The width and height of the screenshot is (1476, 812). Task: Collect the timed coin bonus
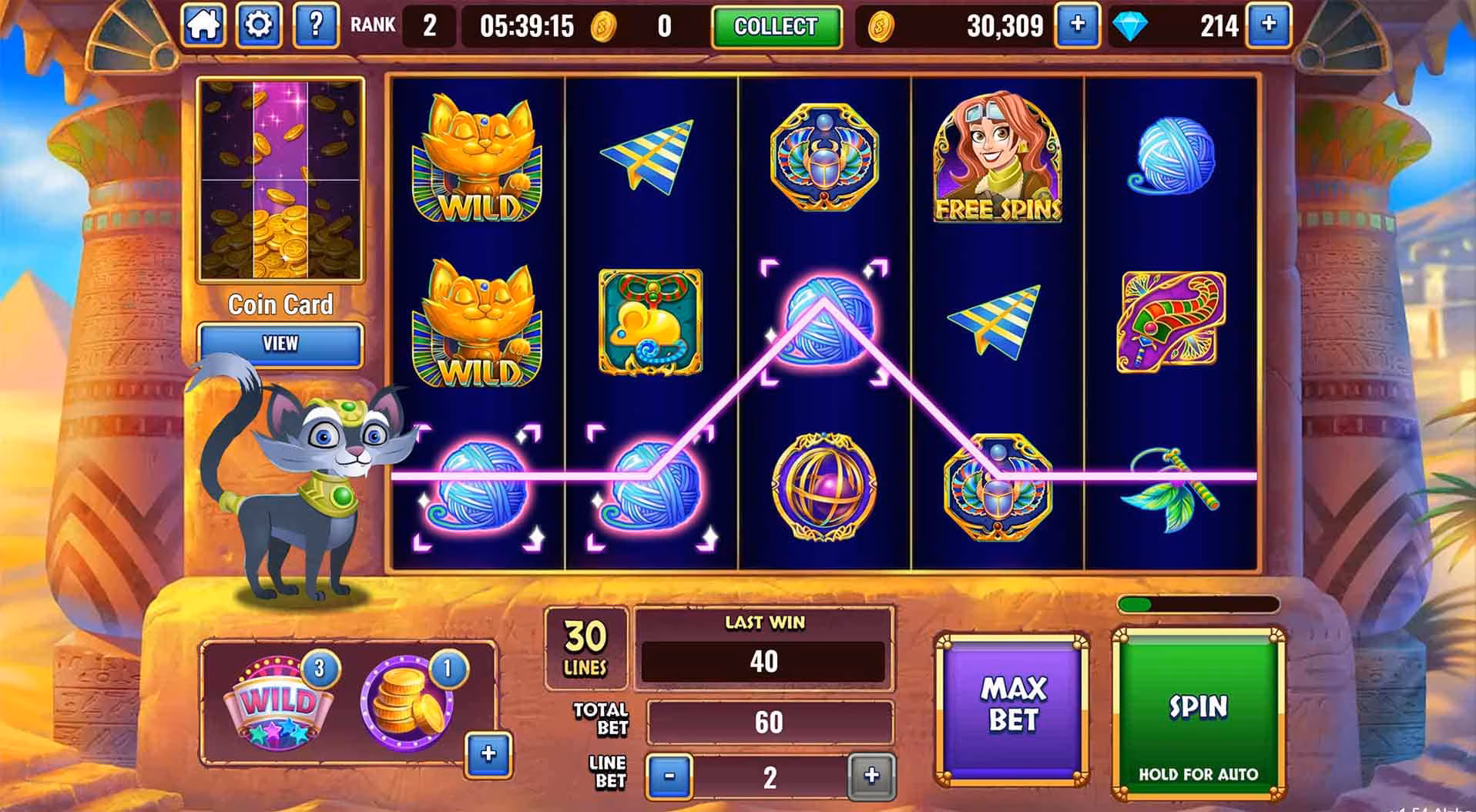tap(775, 27)
